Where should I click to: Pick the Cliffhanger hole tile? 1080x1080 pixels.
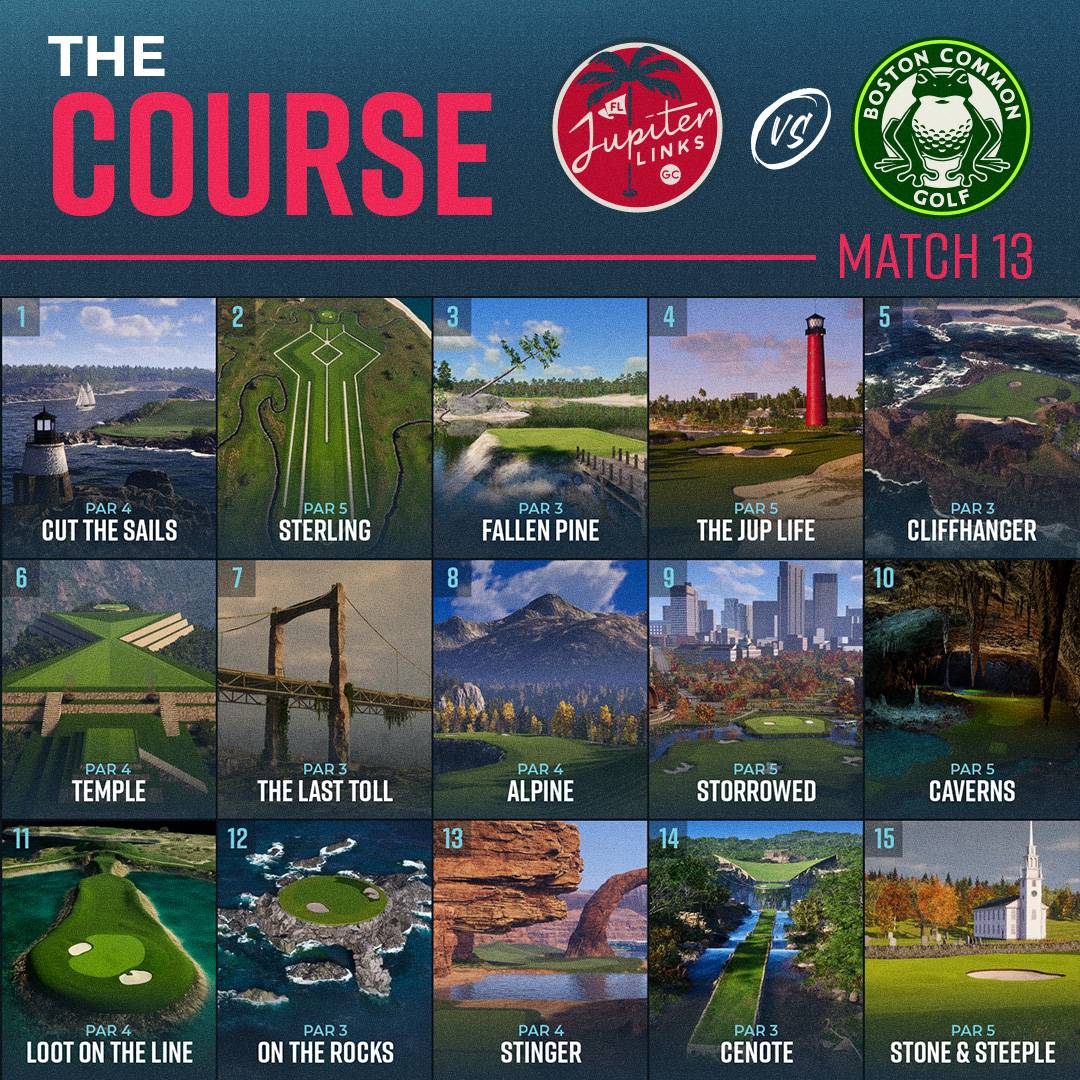[x=972, y=427]
